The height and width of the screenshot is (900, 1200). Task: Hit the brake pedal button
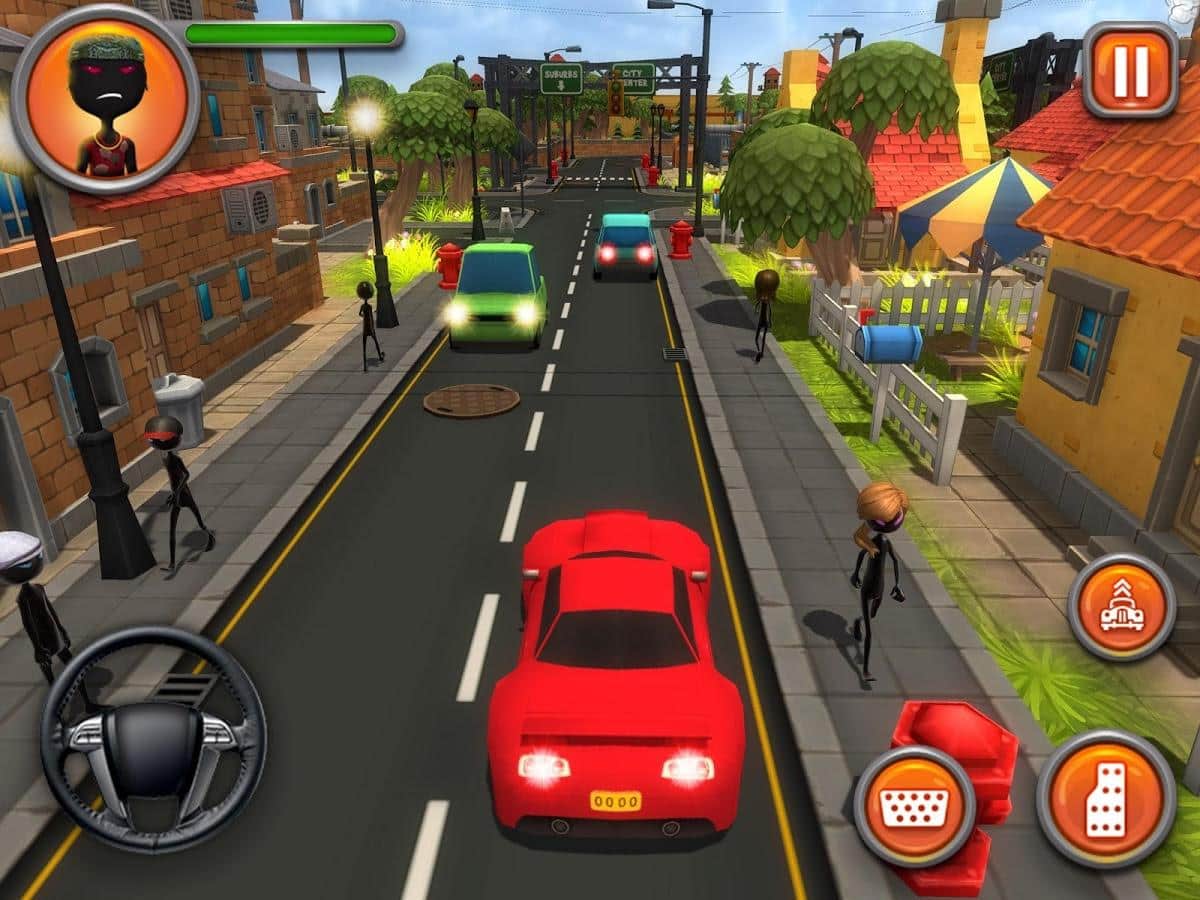point(914,806)
